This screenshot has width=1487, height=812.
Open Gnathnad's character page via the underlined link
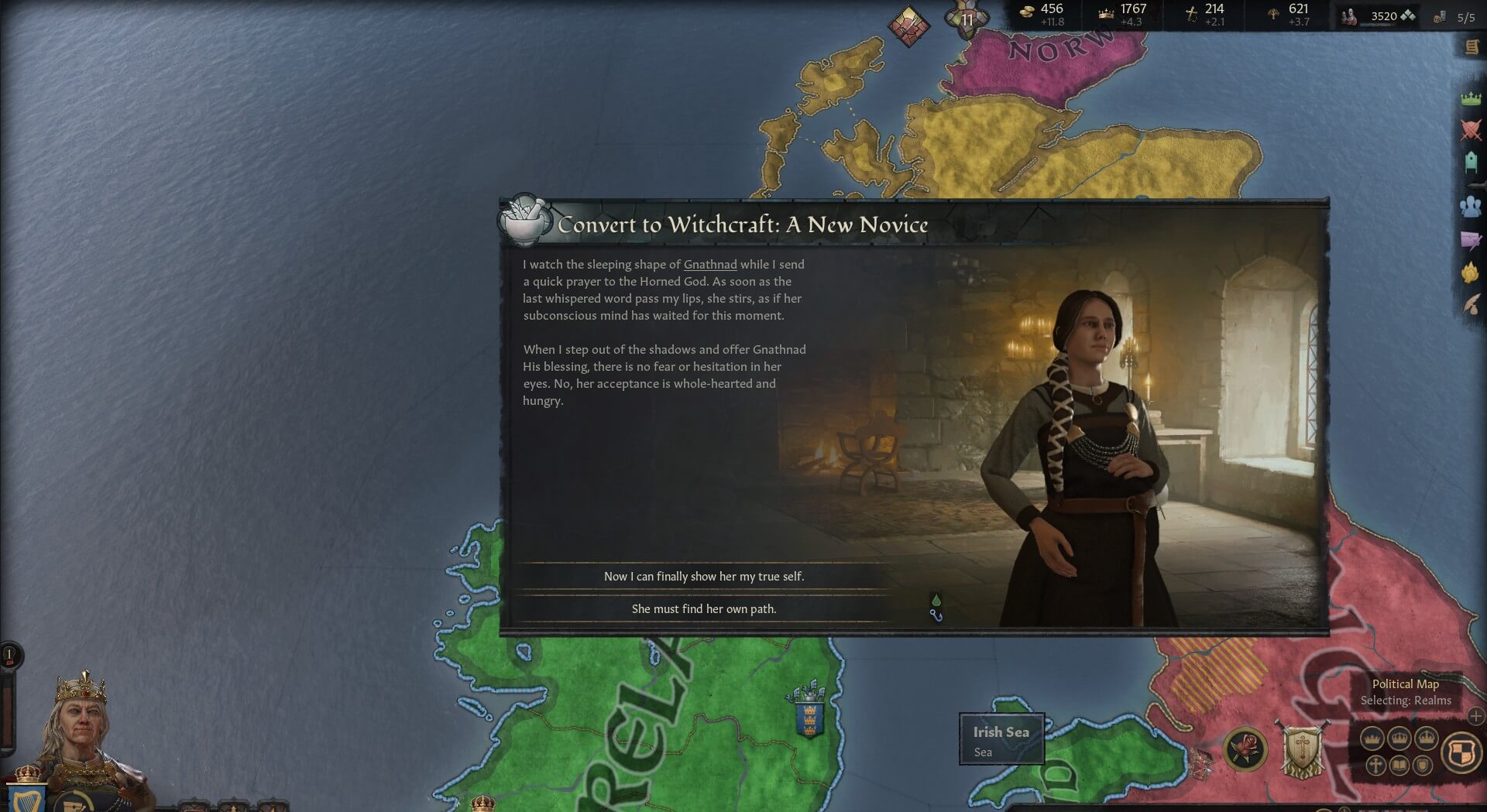click(x=710, y=264)
